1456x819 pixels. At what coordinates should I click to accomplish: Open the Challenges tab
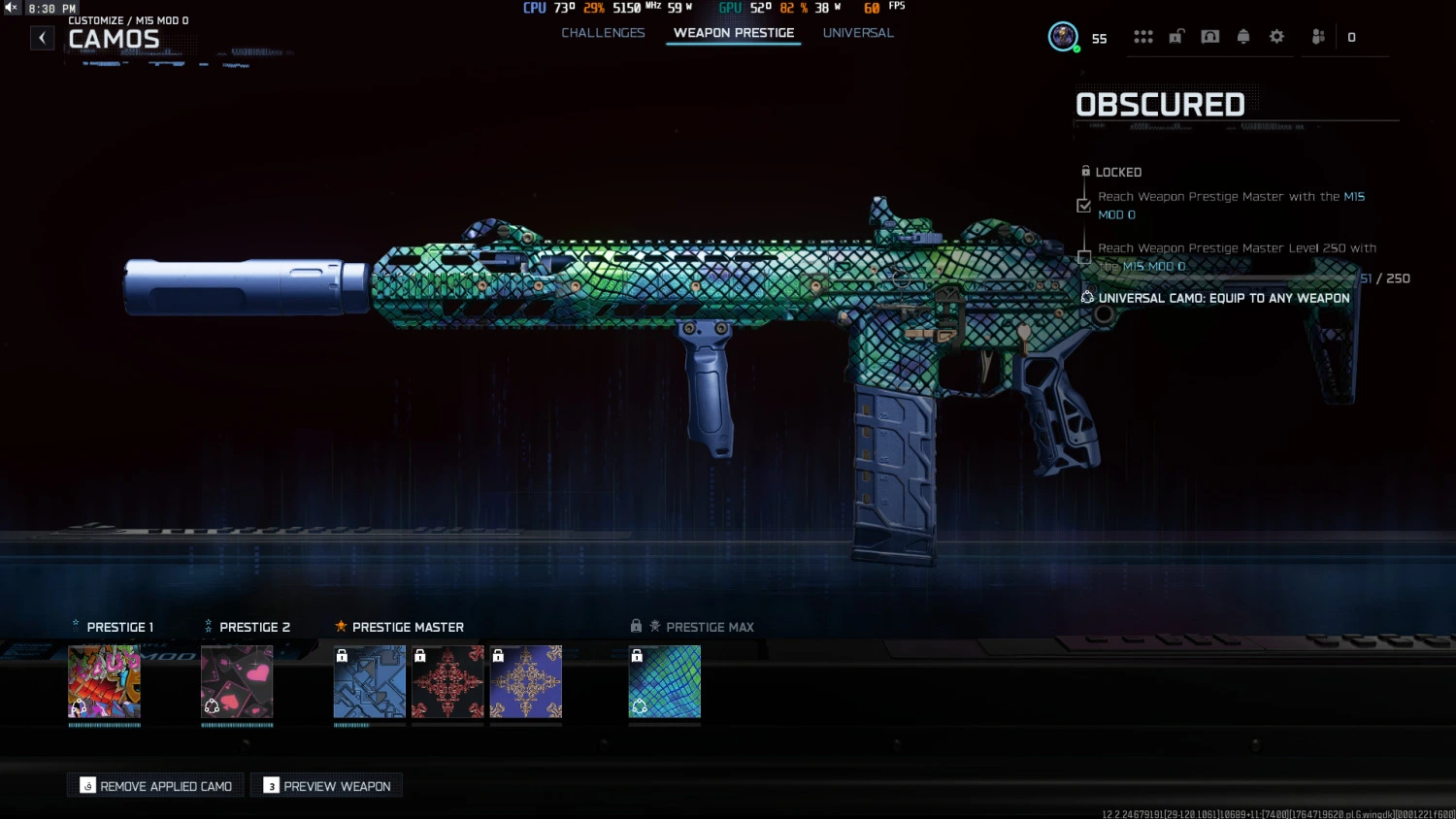coord(603,32)
